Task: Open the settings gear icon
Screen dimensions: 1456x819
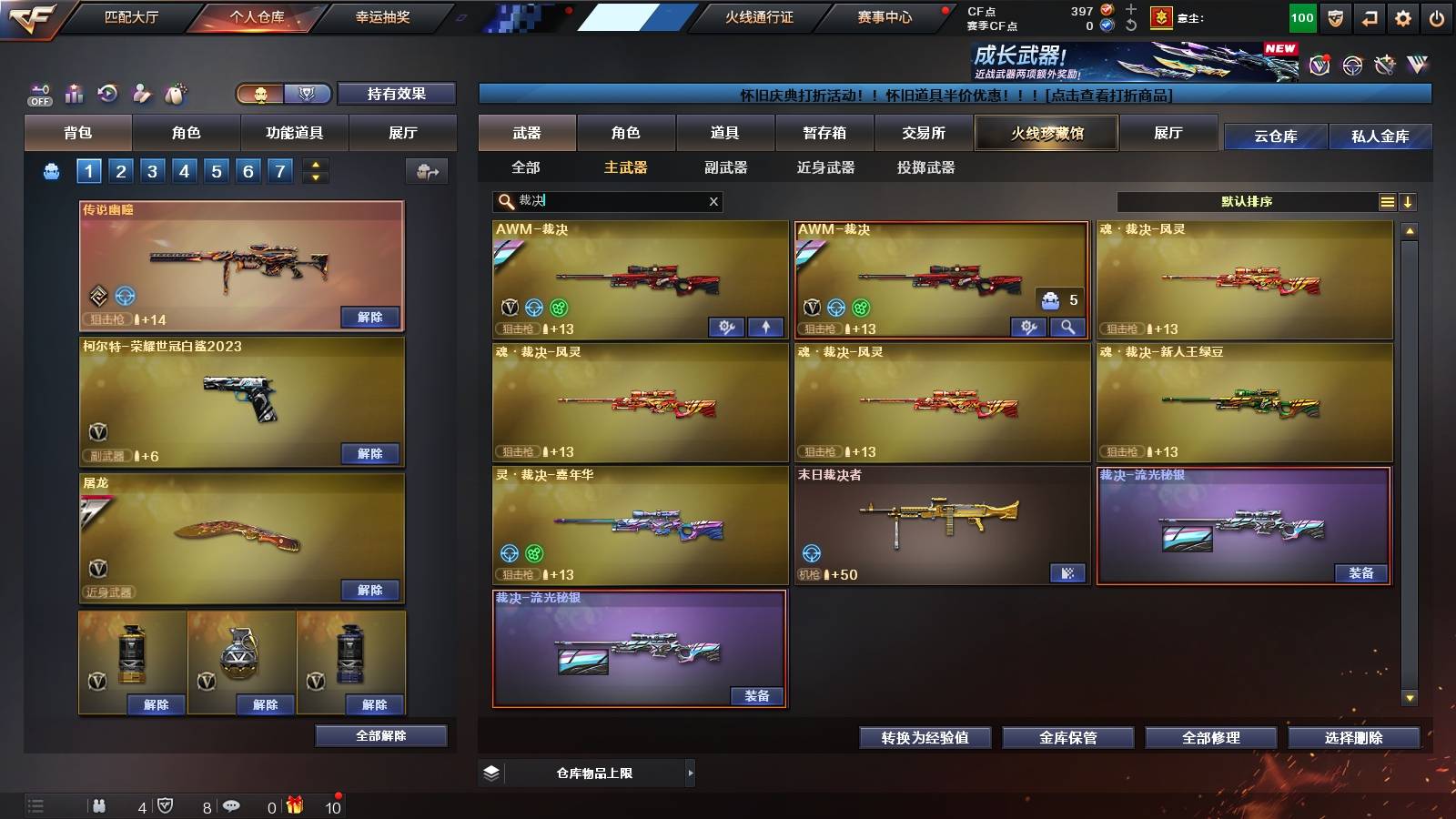Action: click(1404, 15)
